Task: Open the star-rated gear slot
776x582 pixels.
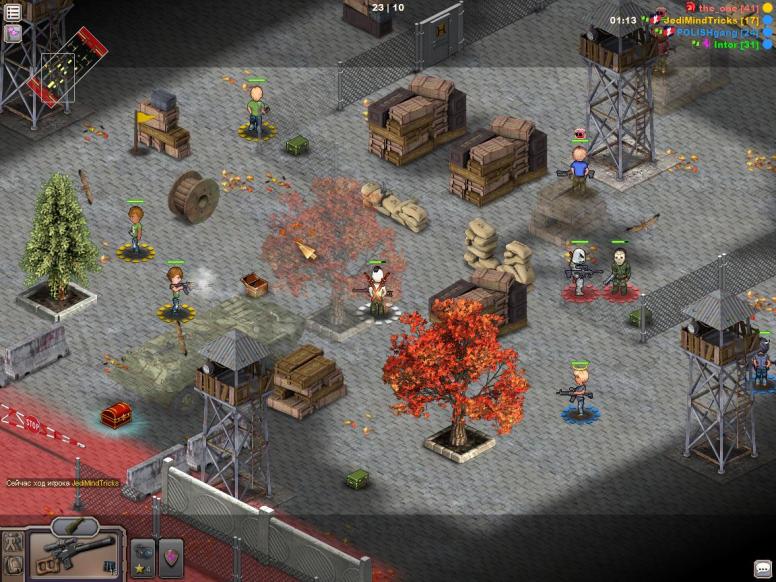Action: [143, 557]
